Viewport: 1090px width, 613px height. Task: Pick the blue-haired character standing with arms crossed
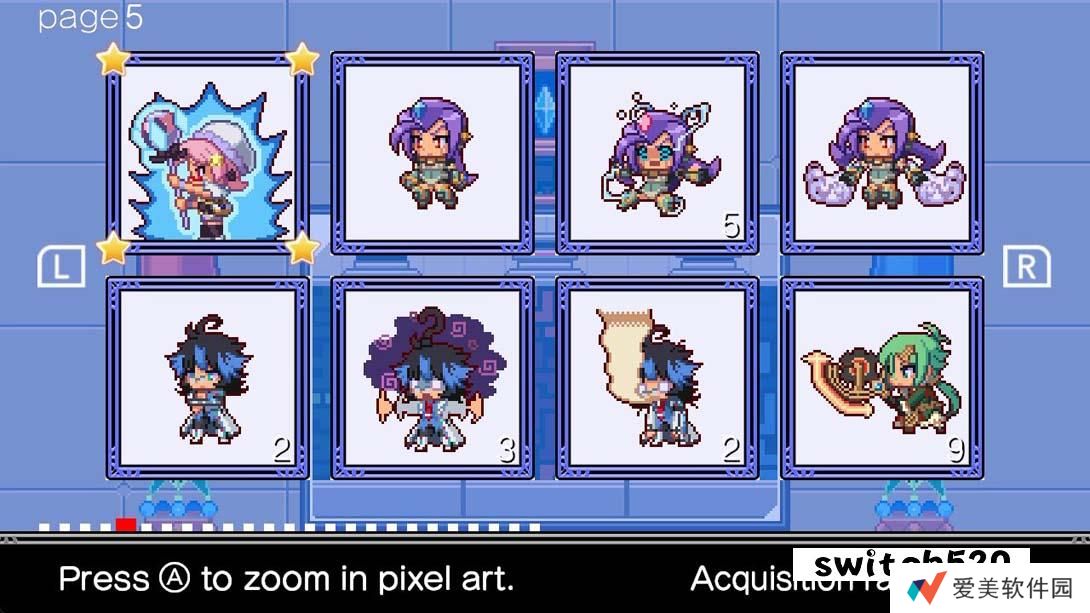(x=207, y=378)
